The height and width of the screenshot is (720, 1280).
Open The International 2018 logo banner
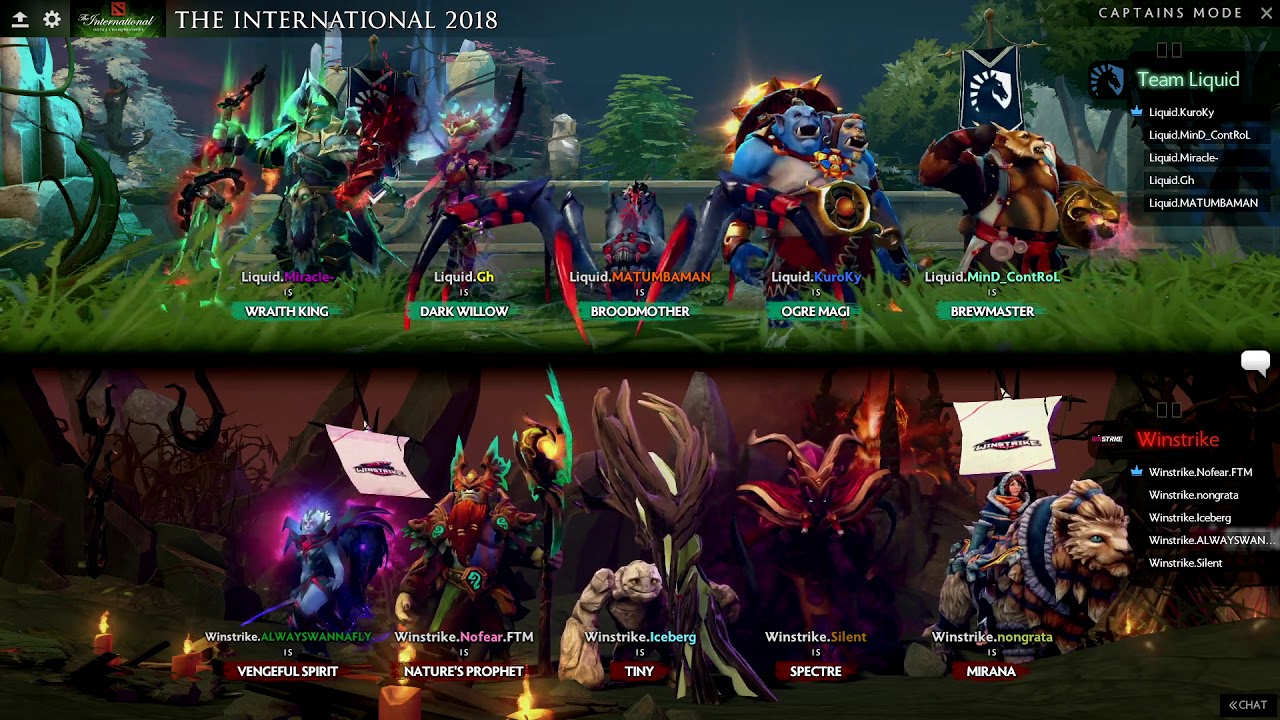point(118,19)
